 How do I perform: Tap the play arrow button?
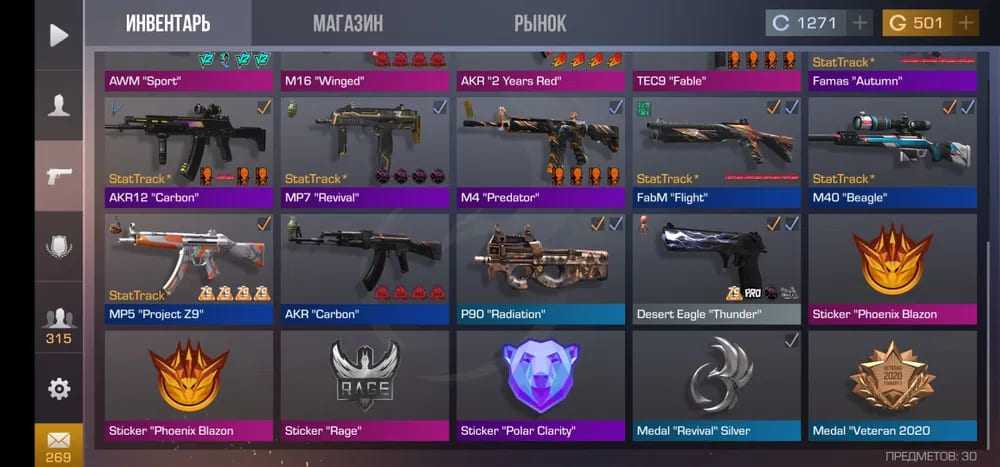pyautogui.click(x=59, y=35)
